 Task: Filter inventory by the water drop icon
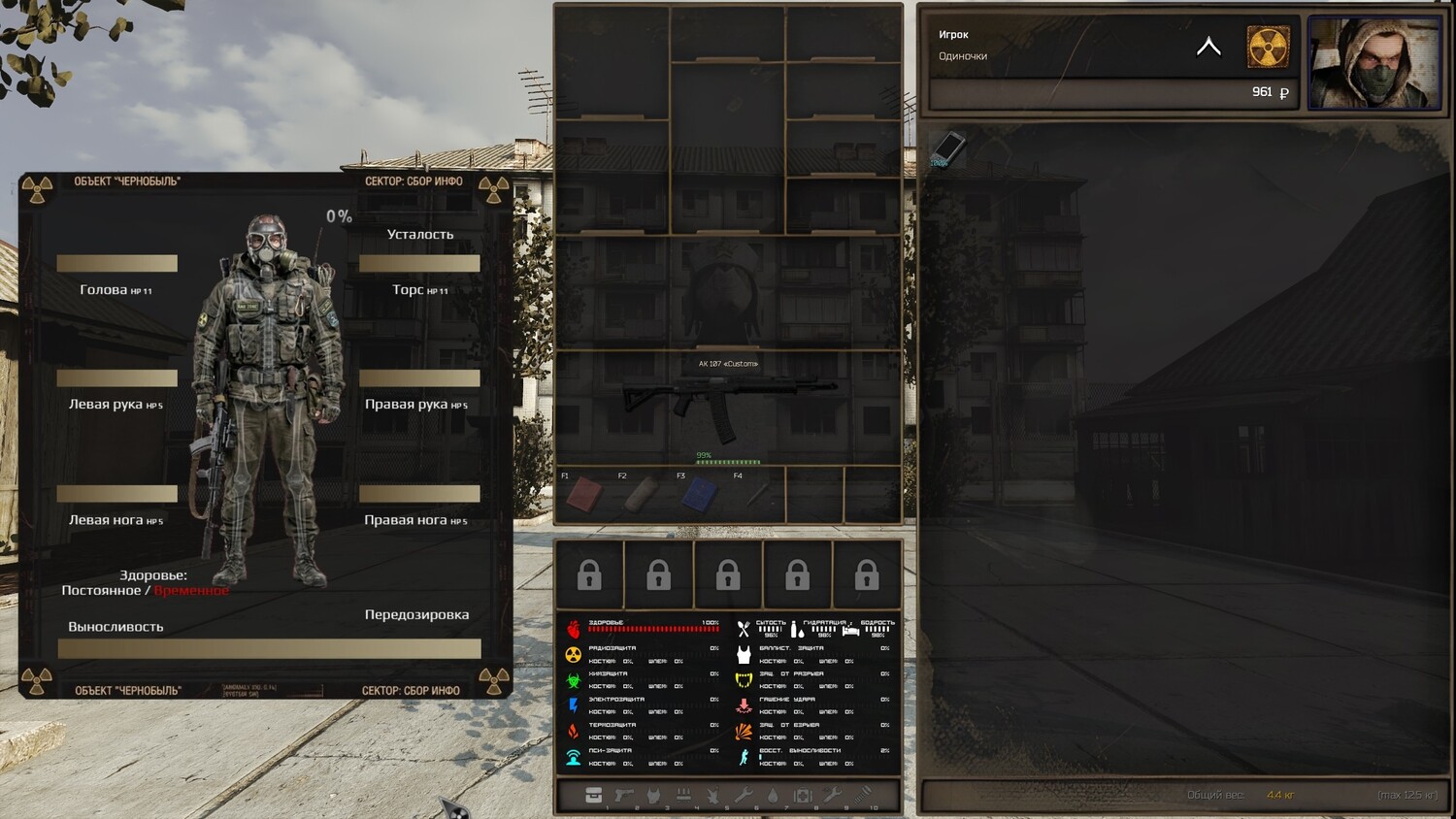coord(773,796)
